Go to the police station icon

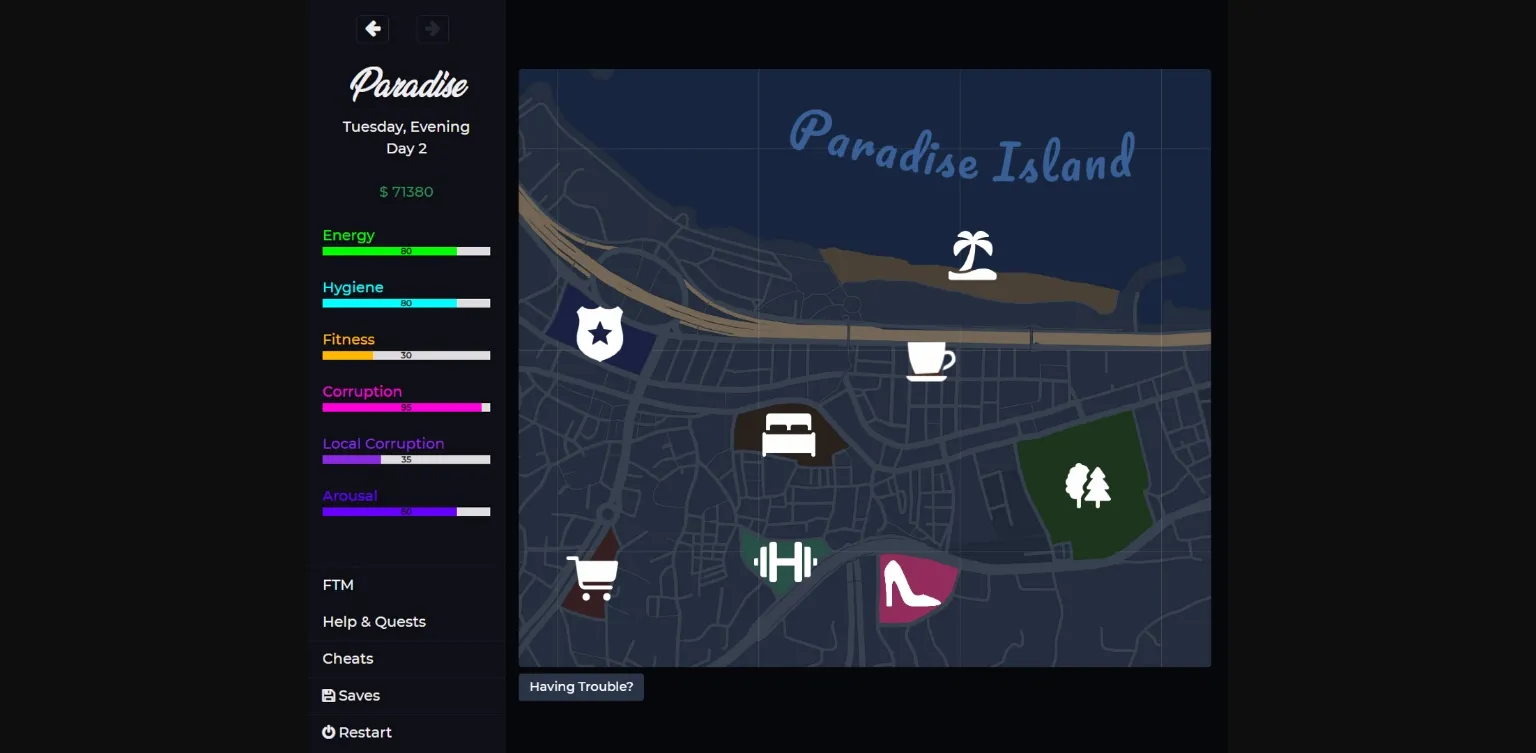pyautogui.click(x=599, y=332)
